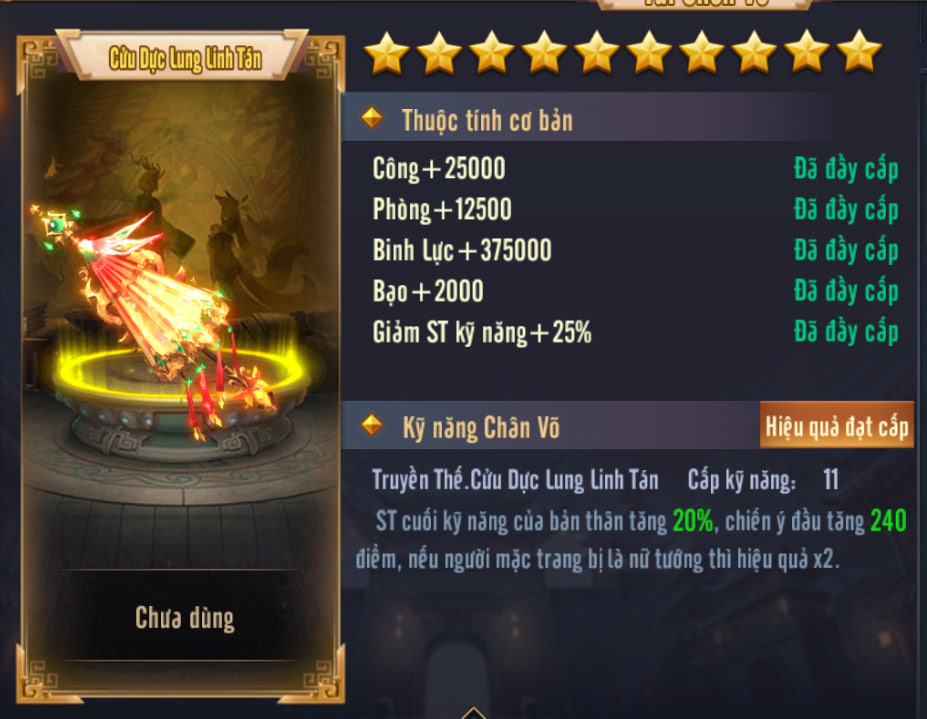This screenshot has width=927, height=719.
Task: Click the "Chưa dùng" button
Action: click(x=185, y=618)
